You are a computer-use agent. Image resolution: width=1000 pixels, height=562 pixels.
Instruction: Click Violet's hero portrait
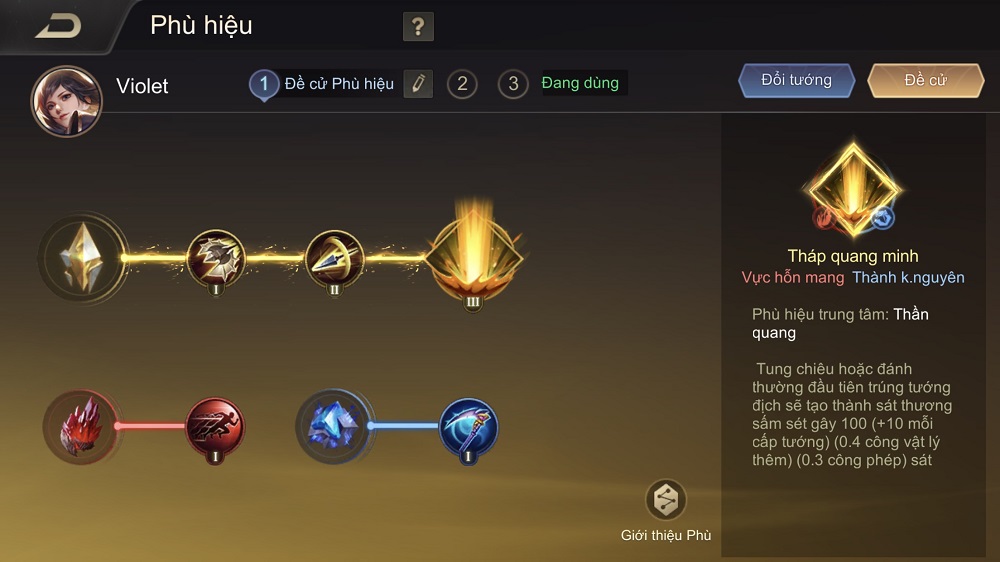(x=67, y=101)
